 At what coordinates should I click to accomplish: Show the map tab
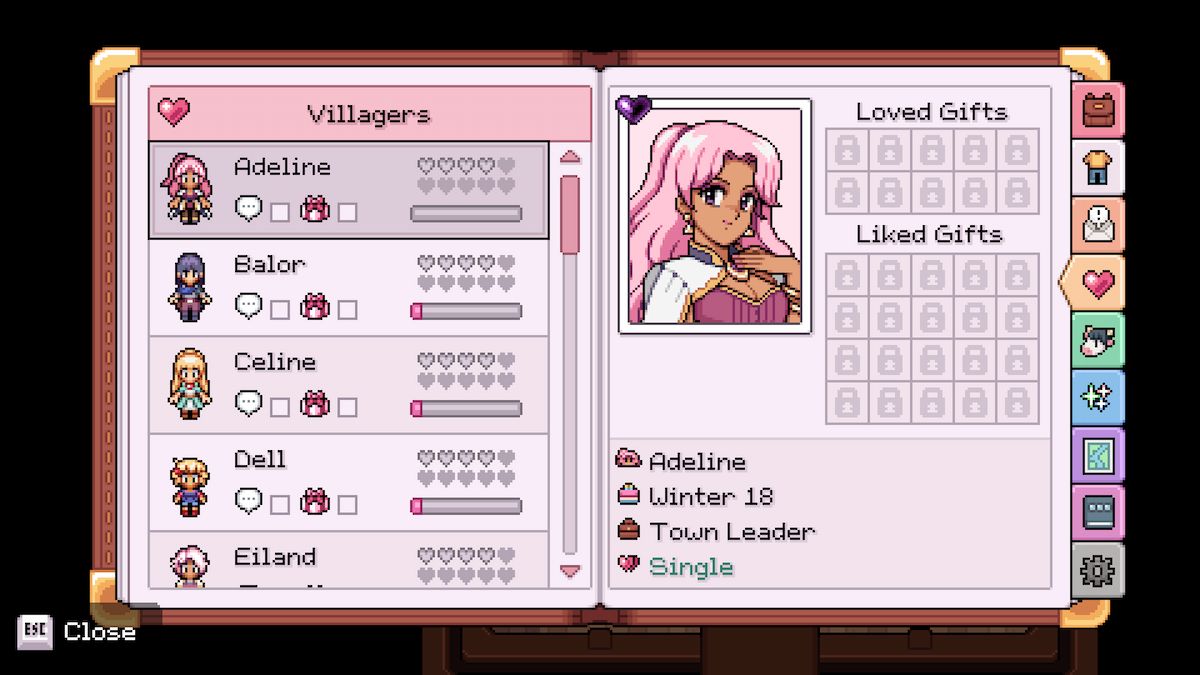click(1098, 456)
